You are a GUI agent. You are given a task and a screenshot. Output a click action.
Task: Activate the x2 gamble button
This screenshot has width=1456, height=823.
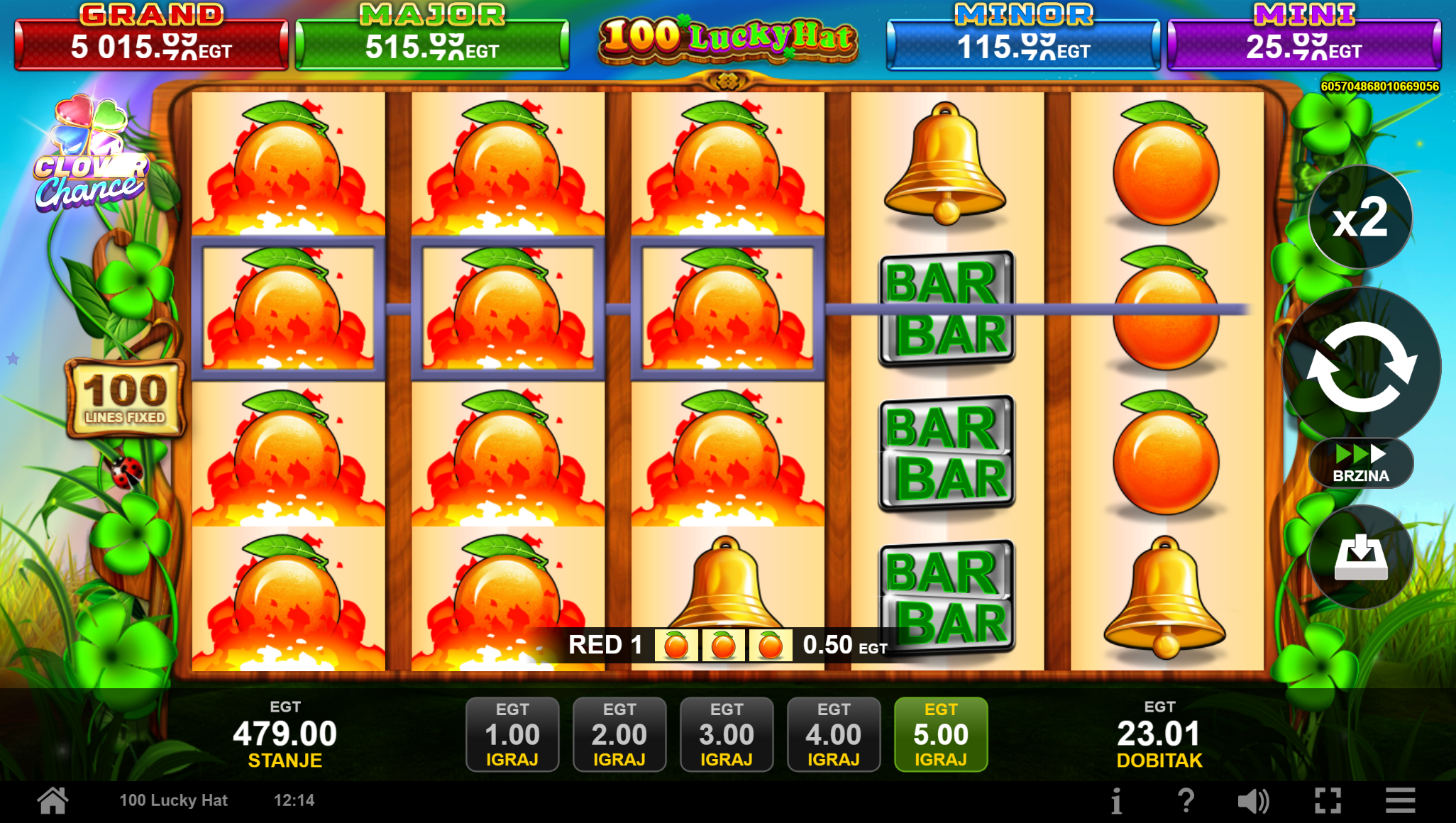pos(1360,218)
